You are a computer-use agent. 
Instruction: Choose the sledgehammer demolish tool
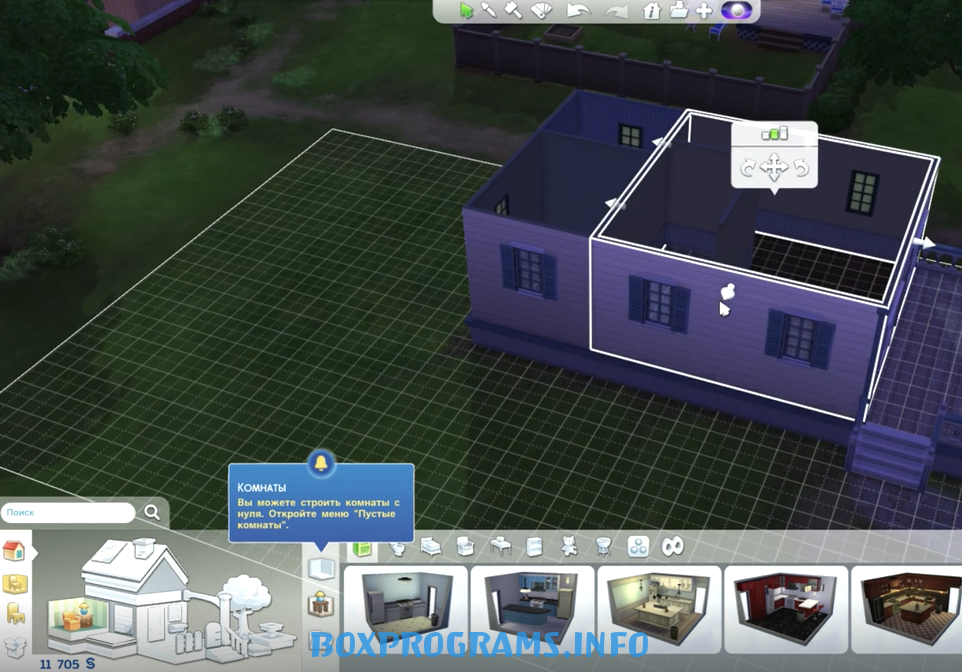514,11
